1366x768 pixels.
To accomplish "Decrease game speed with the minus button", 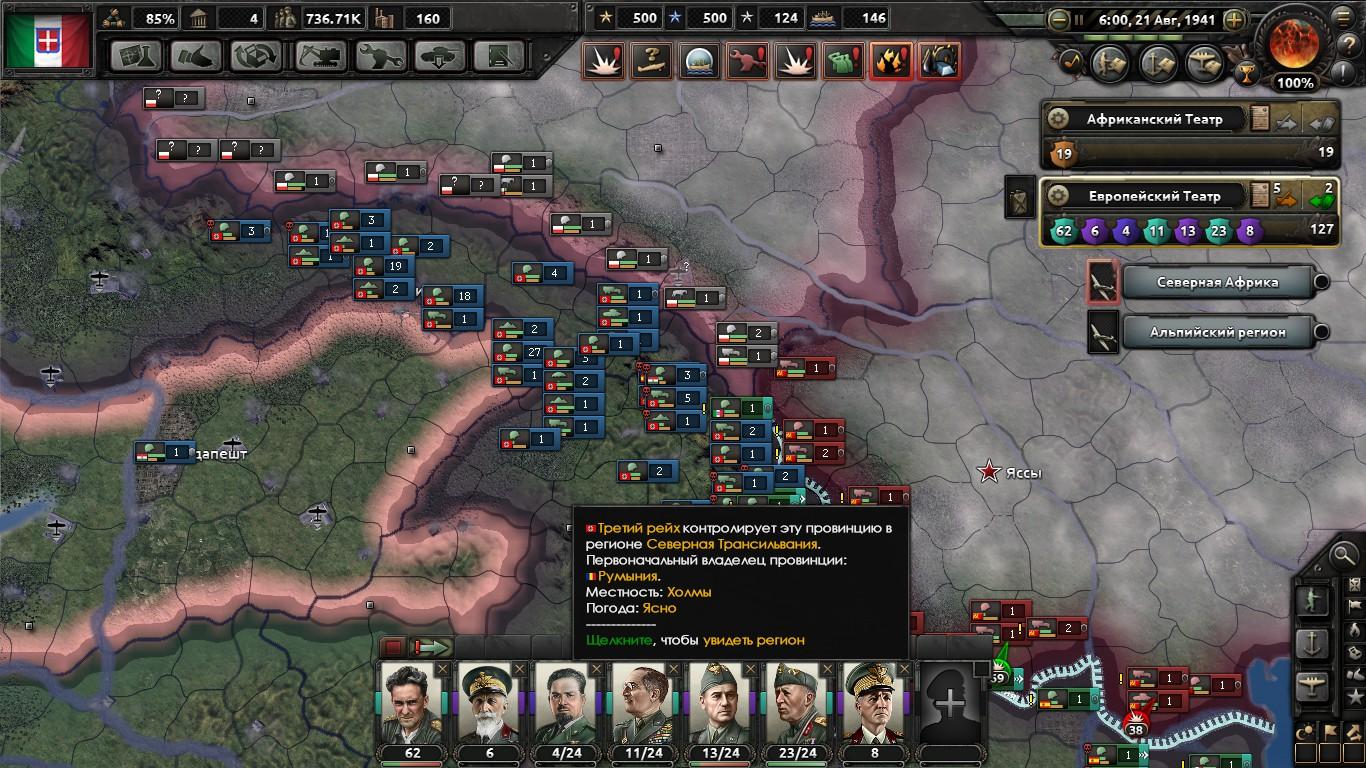I will tap(1058, 19).
